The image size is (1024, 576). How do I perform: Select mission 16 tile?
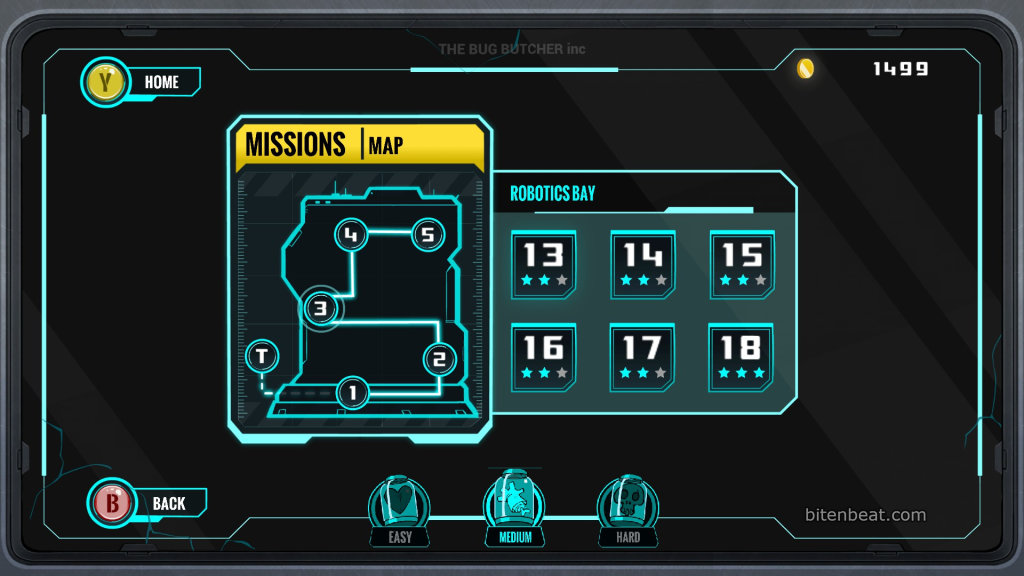pos(543,355)
